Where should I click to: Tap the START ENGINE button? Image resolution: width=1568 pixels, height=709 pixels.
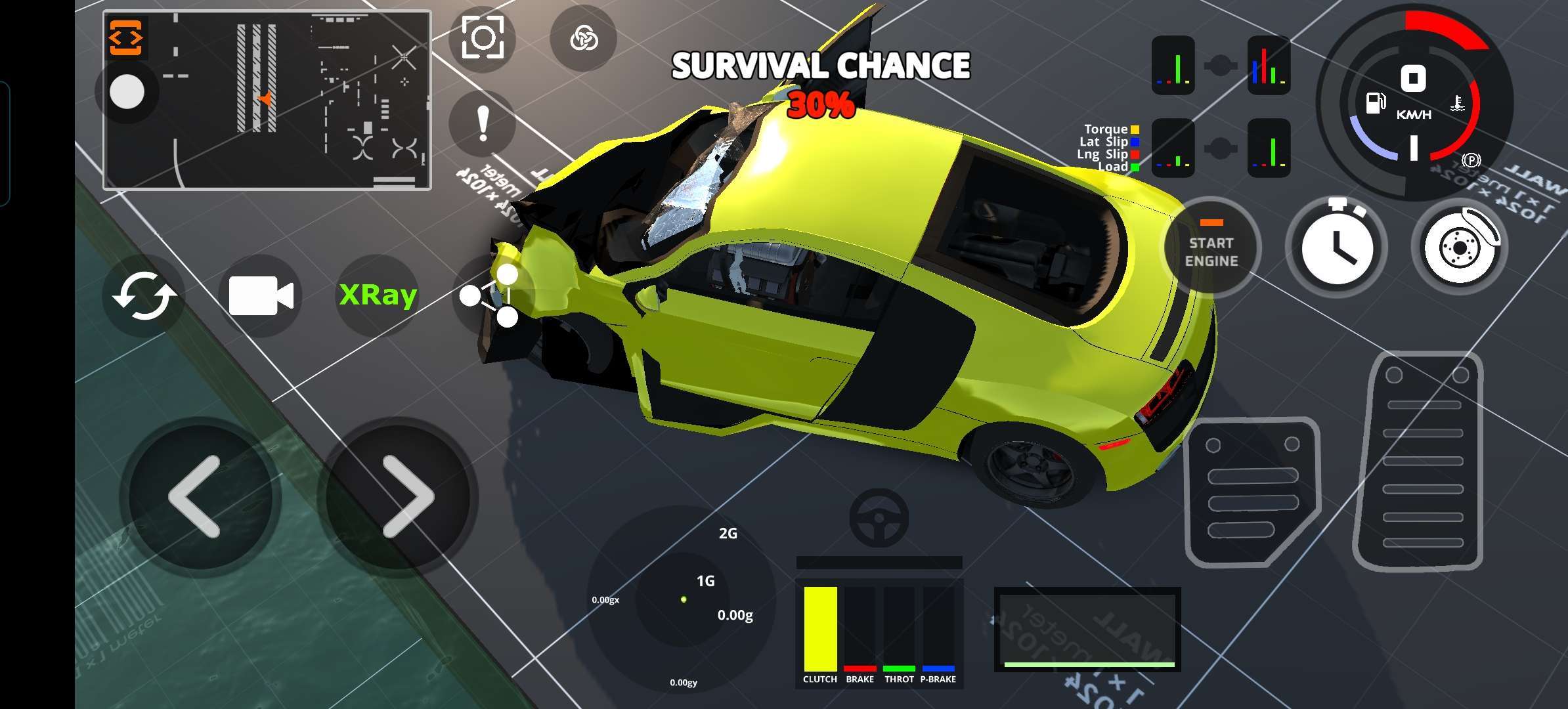1211,247
